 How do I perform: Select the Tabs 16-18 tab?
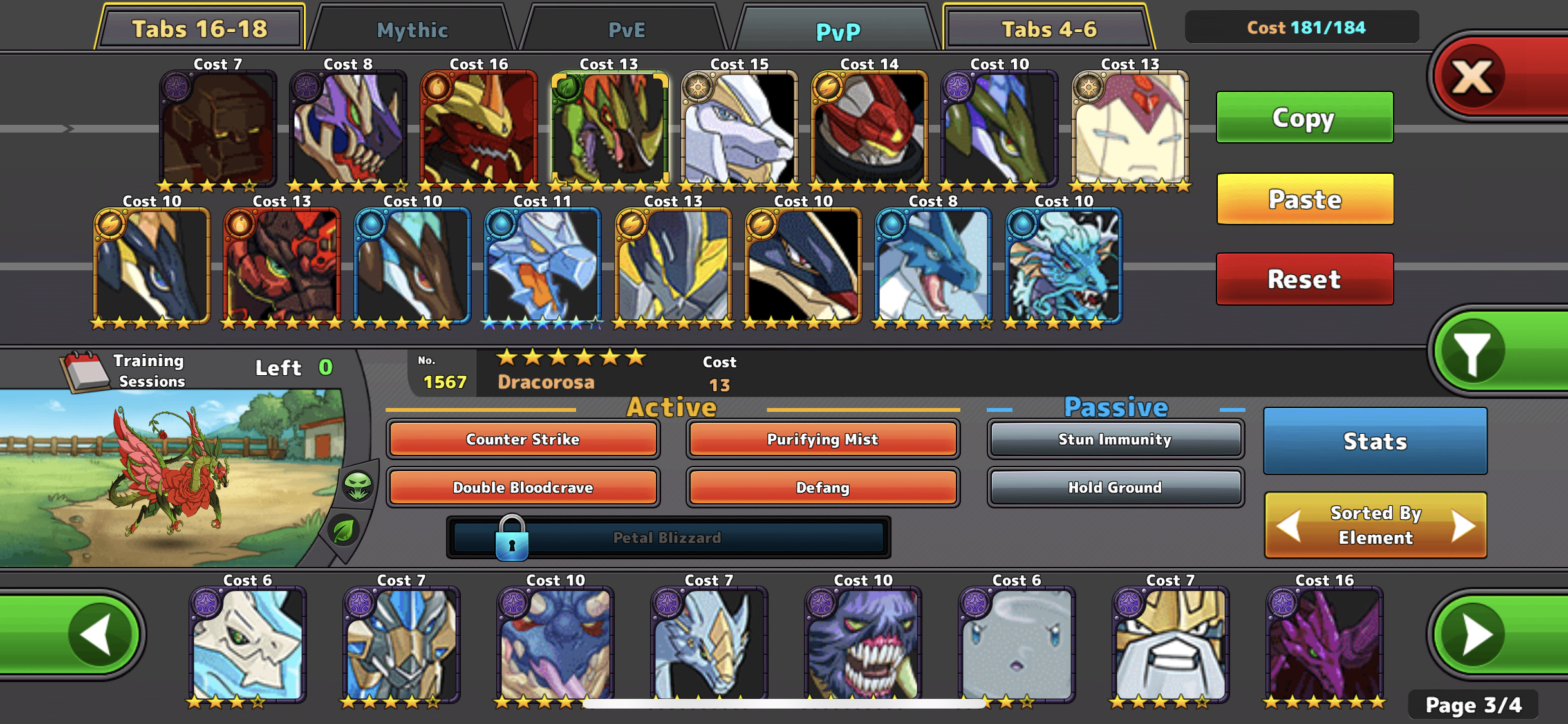[x=200, y=29]
